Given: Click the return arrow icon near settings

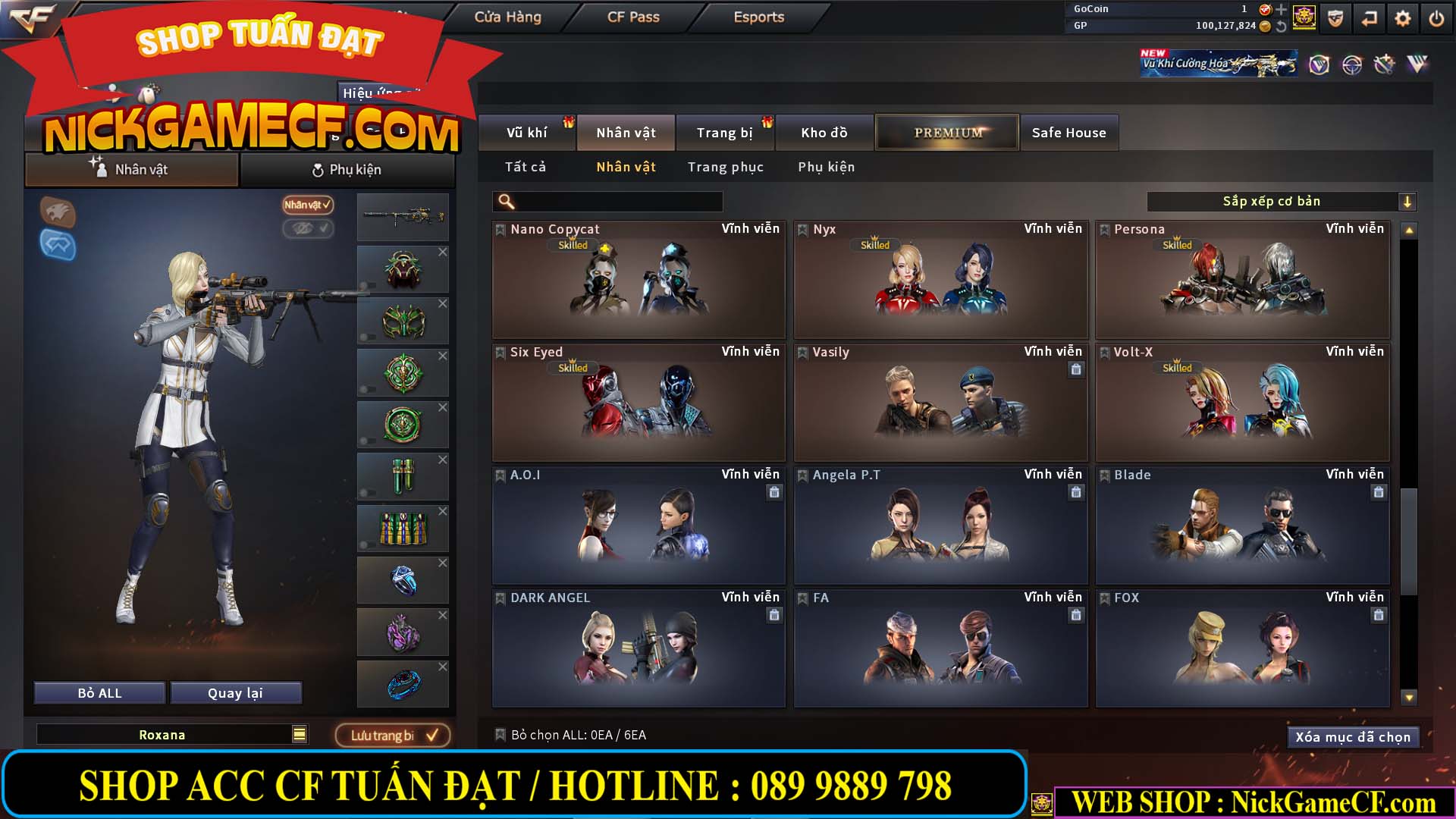Looking at the screenshot, I should (x=1368, y=17).
